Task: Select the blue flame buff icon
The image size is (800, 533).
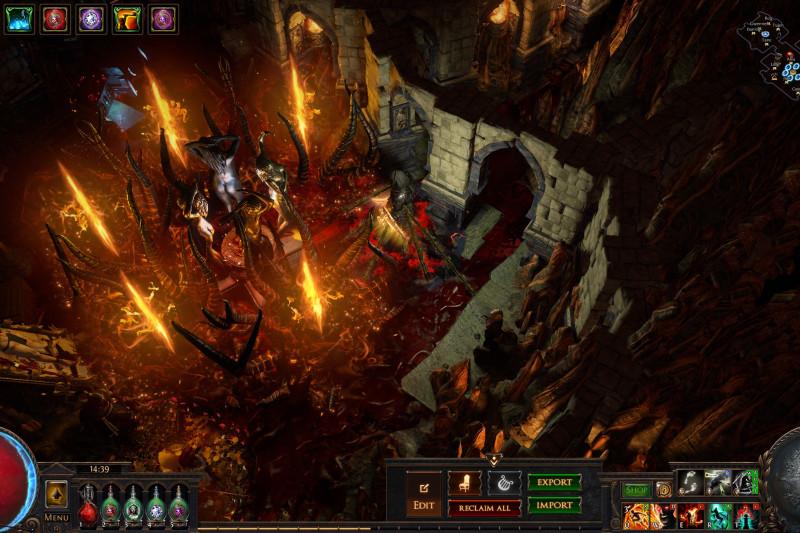Action: click(x=20, y=18)
